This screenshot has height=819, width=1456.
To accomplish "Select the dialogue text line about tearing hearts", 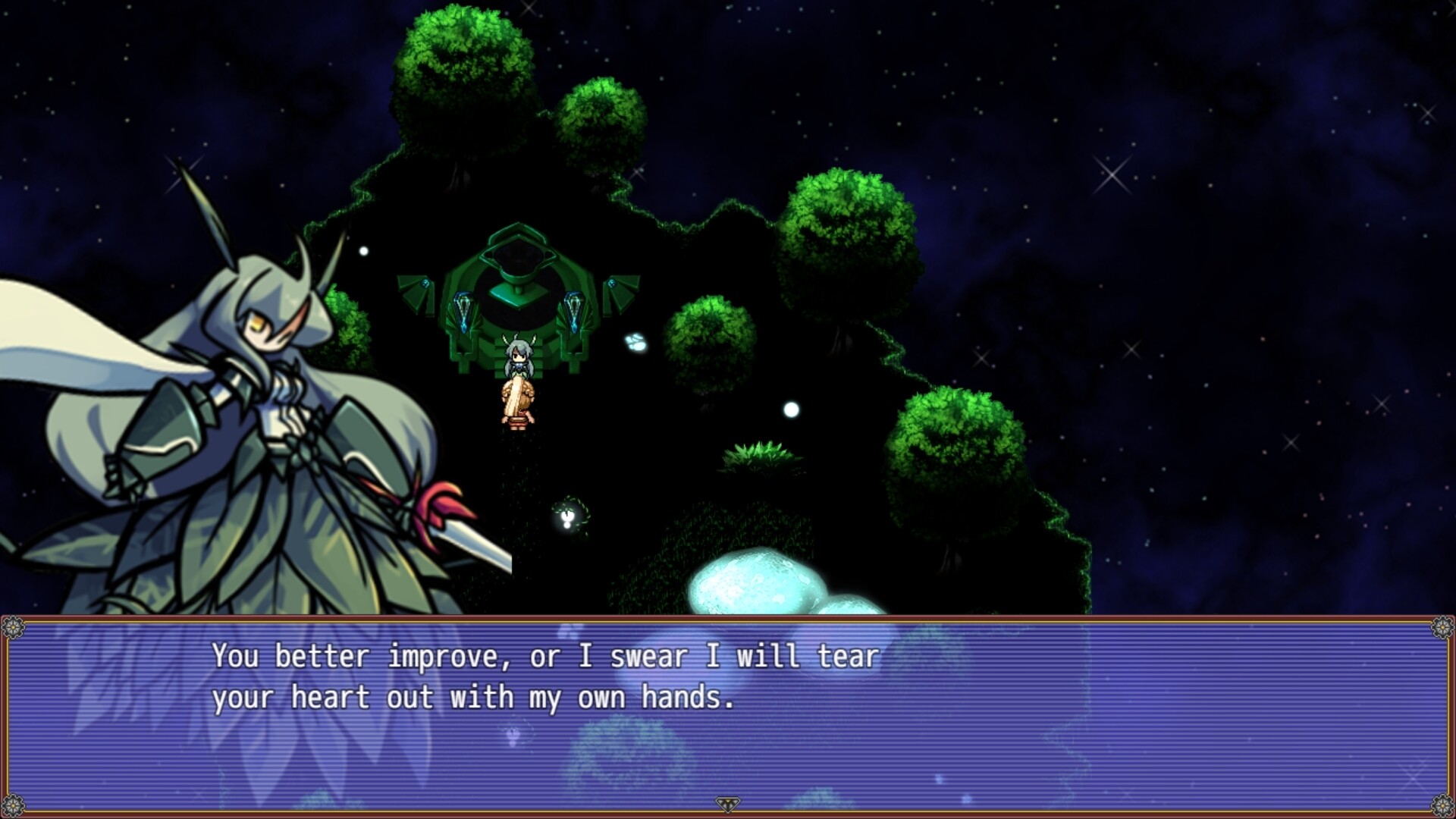I will 474,698.
